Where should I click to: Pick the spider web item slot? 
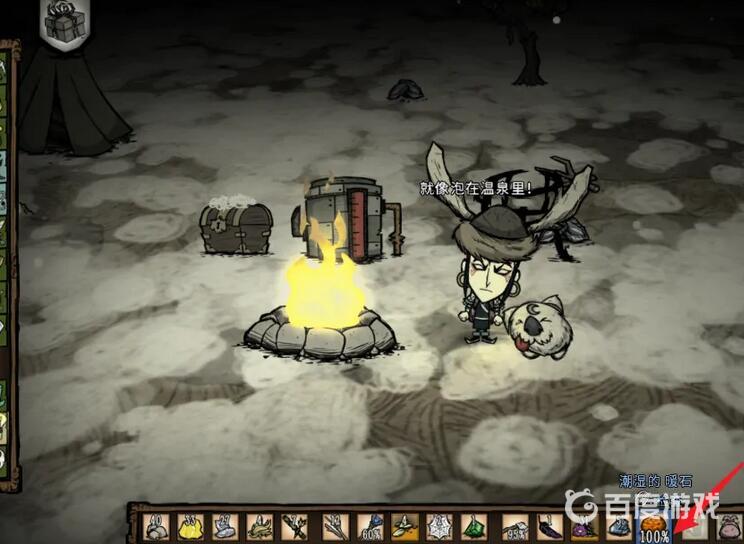(x=441, y=525)
